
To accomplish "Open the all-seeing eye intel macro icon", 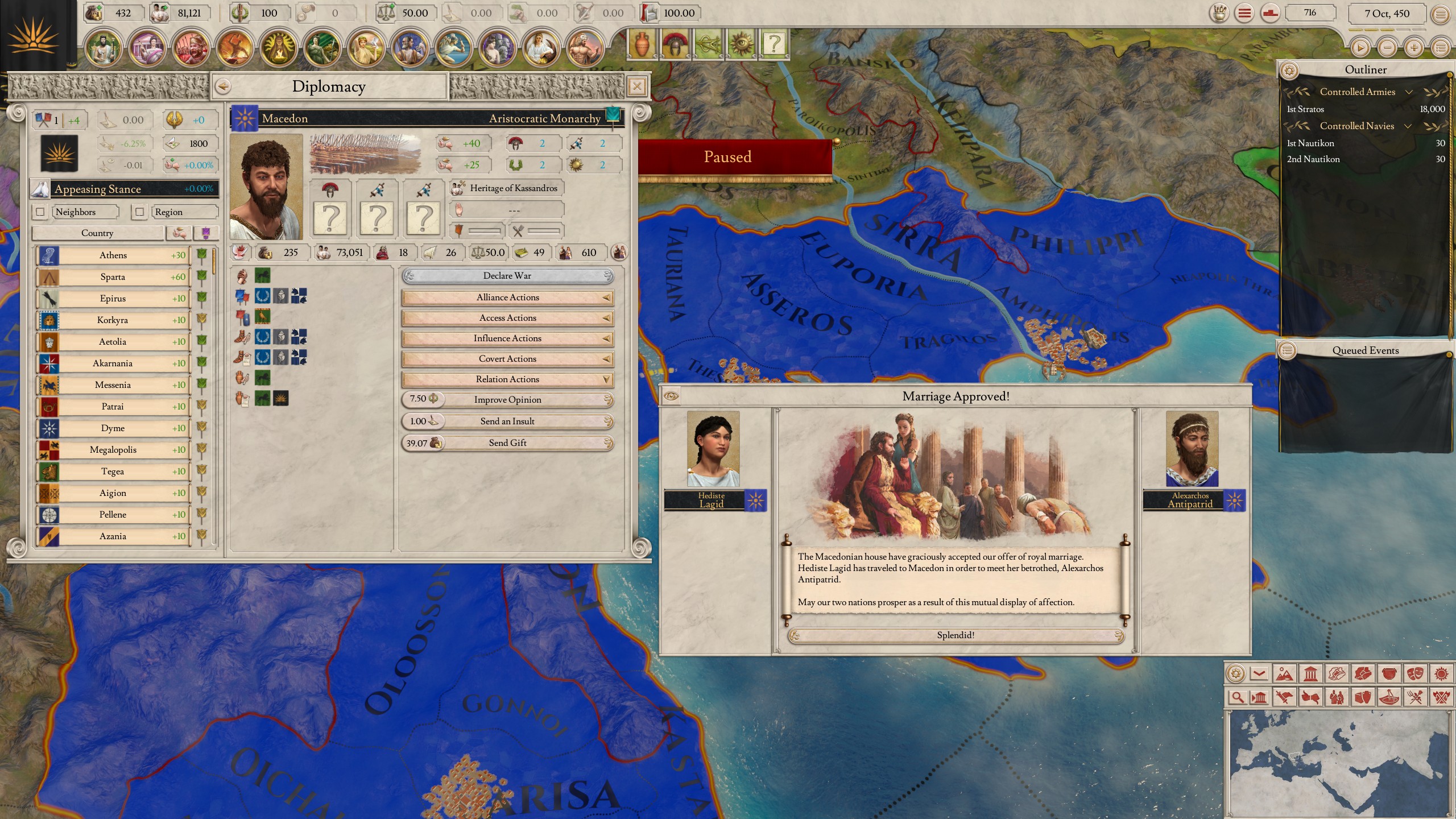I will (x=741, y=44).
